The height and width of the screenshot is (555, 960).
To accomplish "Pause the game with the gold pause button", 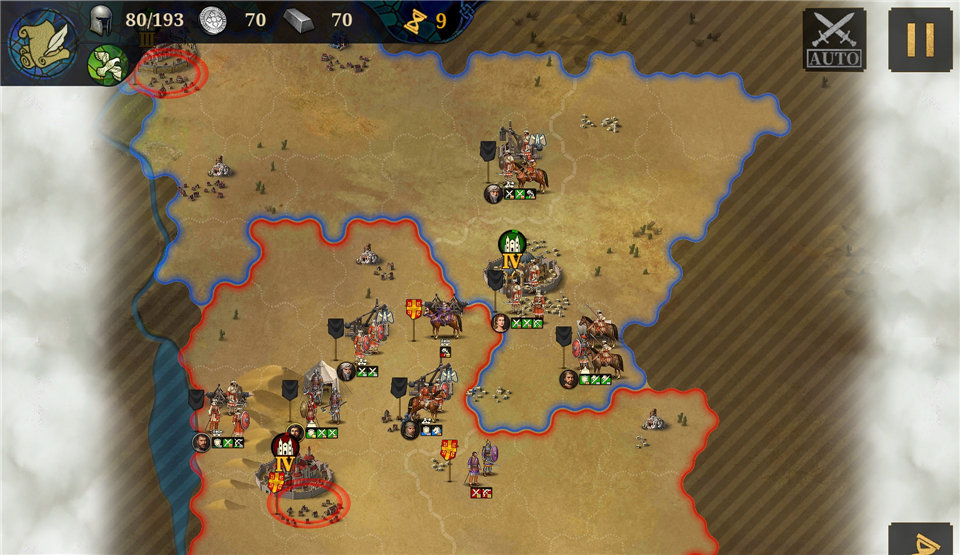I will pos(920,39).
